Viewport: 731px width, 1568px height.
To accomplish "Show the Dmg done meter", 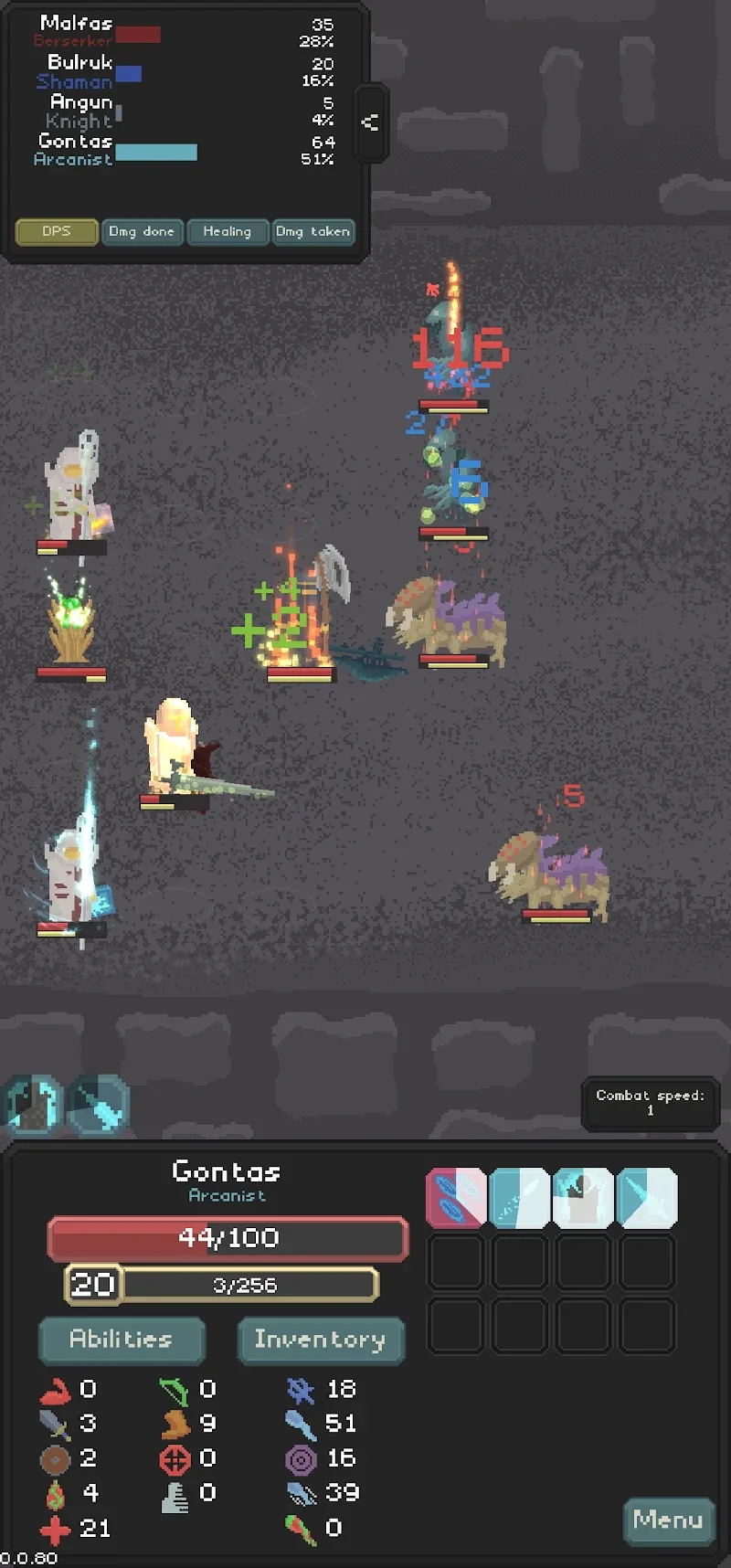I will click(x=142, y=232).
